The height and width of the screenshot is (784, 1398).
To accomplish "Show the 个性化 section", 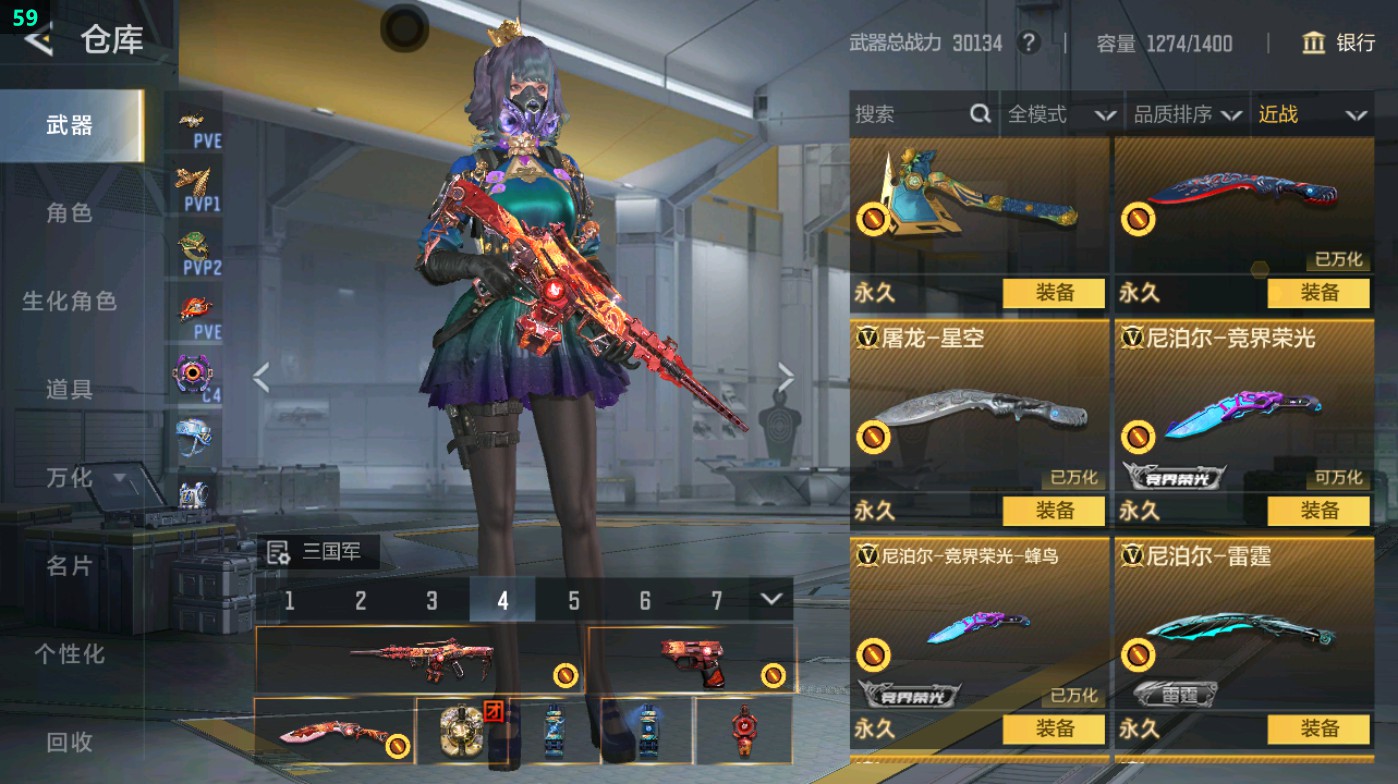I will click(69, 654).
